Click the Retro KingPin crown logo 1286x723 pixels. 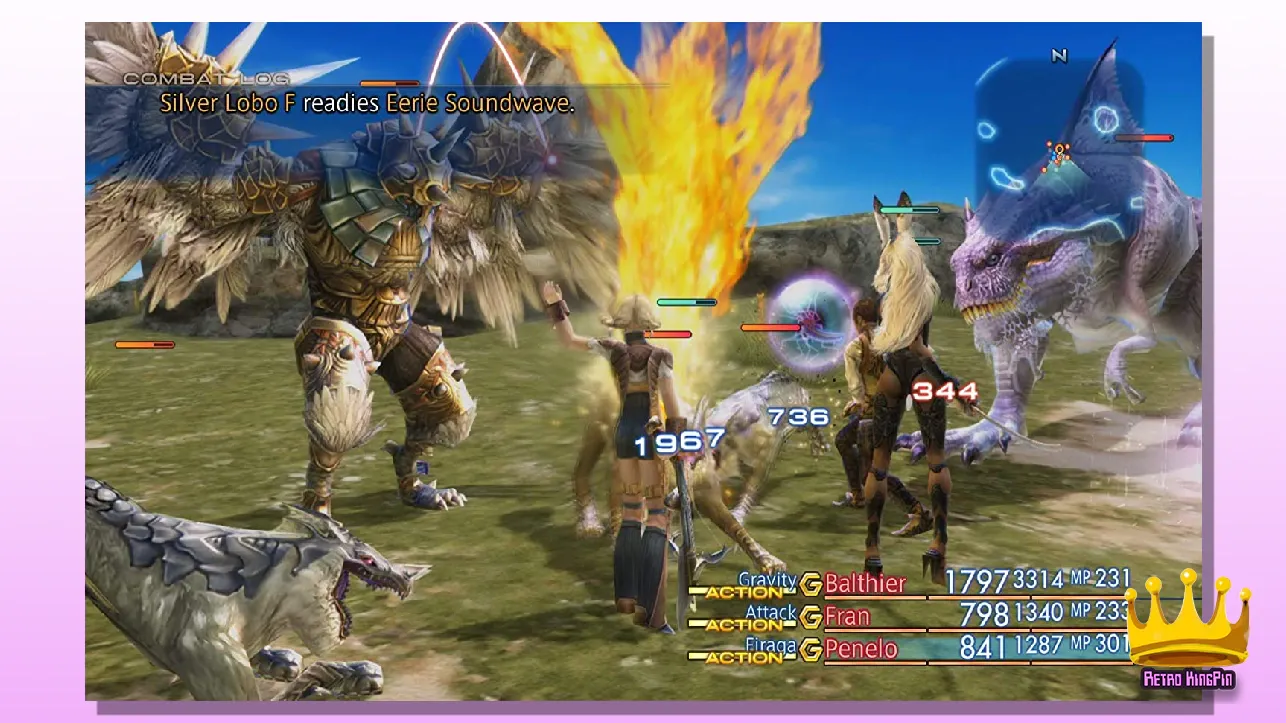tap(1187, 630)
